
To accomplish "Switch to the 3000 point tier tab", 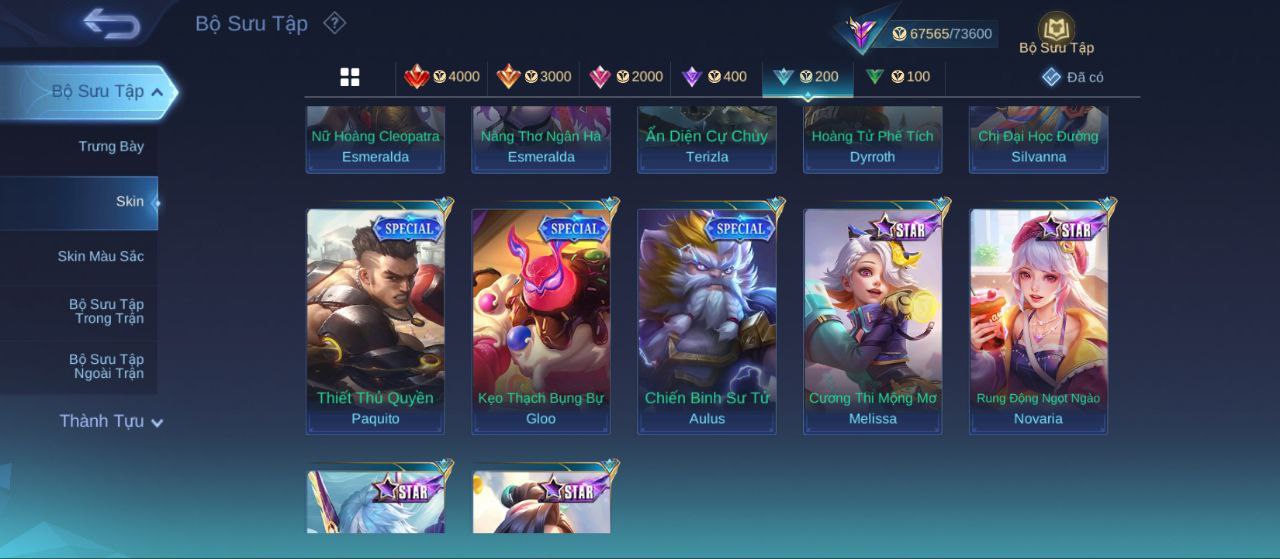I will (534, 77).
